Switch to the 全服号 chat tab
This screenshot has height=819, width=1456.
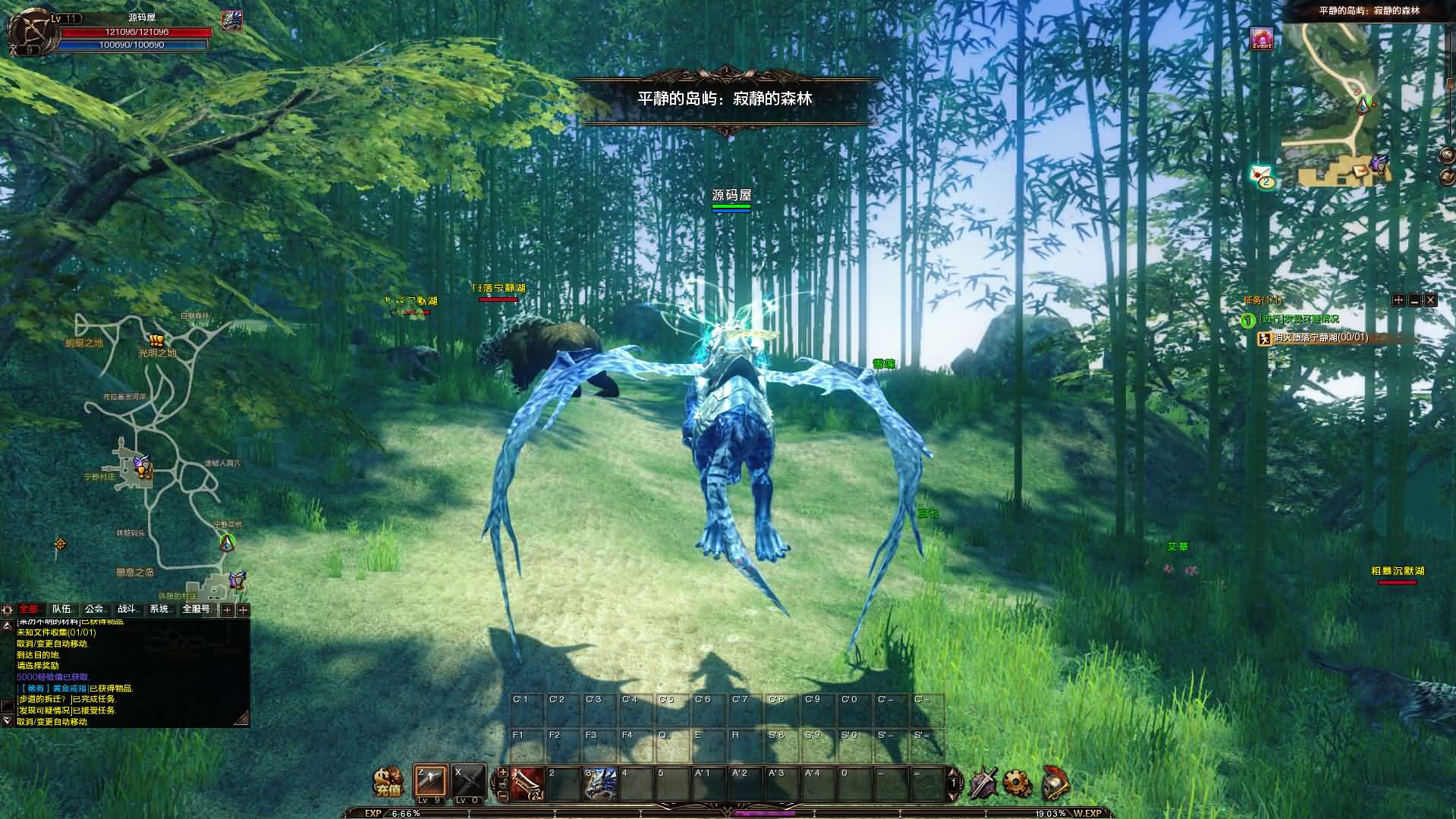(x=197, y=609)
